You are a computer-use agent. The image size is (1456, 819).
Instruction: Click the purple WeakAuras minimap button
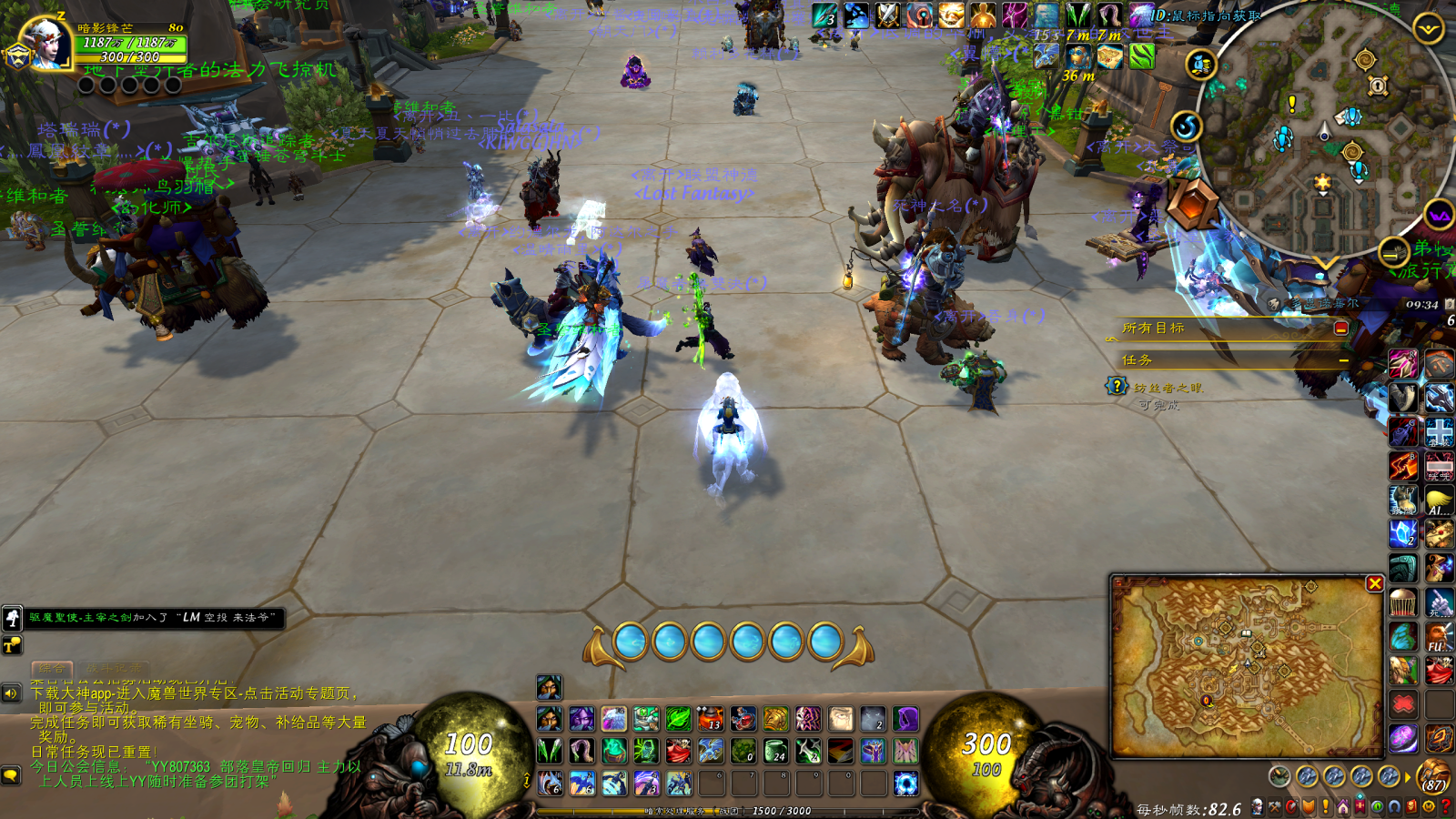(1439, 216)
